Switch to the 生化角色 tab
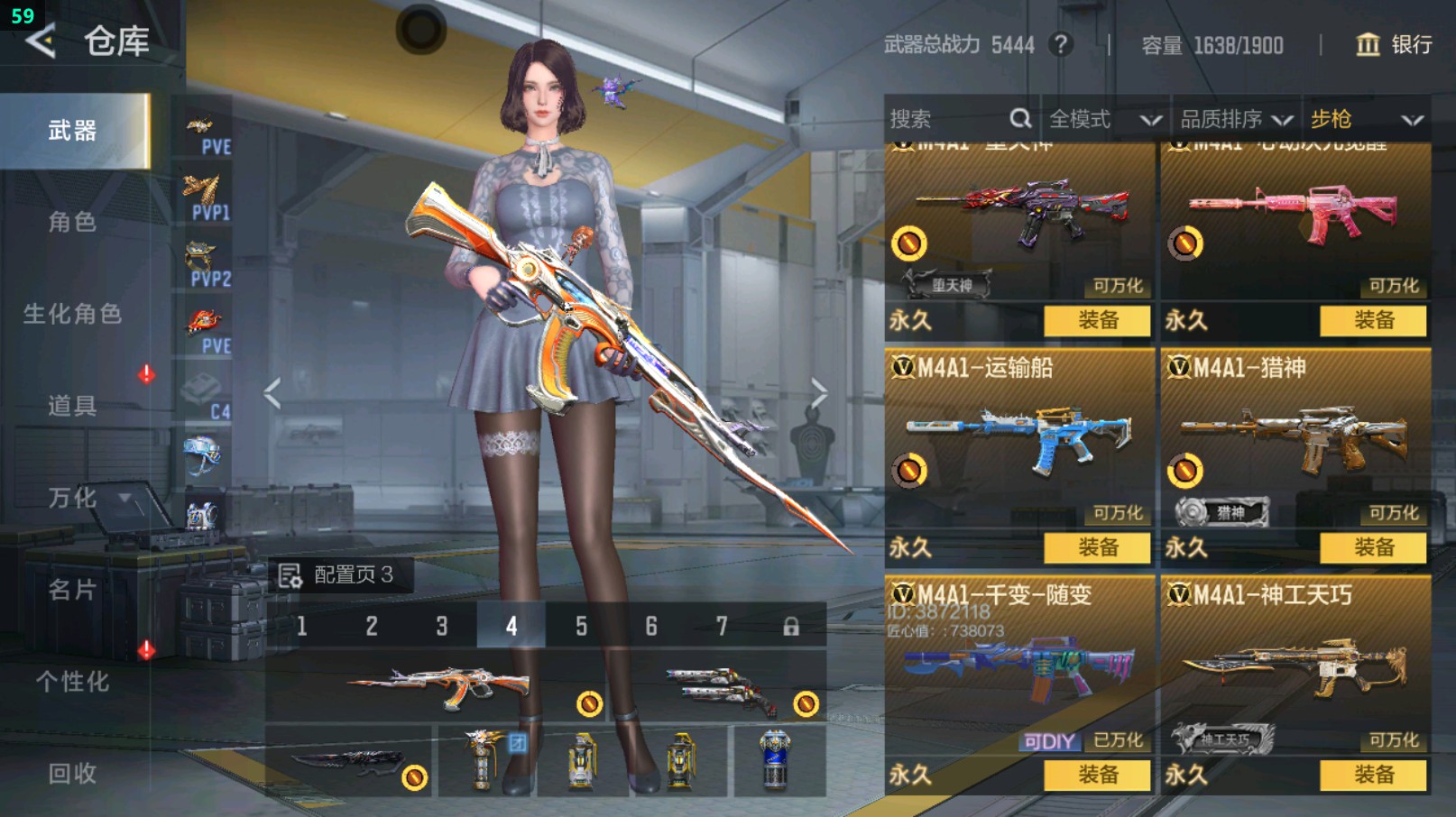 click(72, 314)
